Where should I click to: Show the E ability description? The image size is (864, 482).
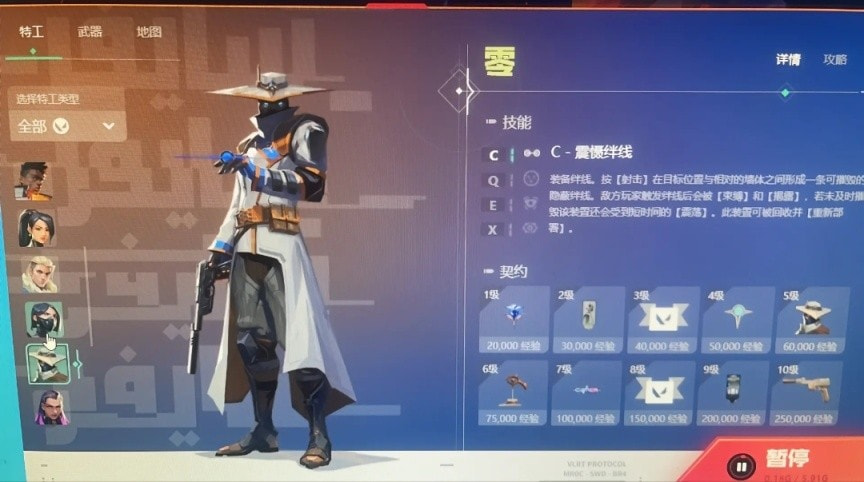coord(494,204)
